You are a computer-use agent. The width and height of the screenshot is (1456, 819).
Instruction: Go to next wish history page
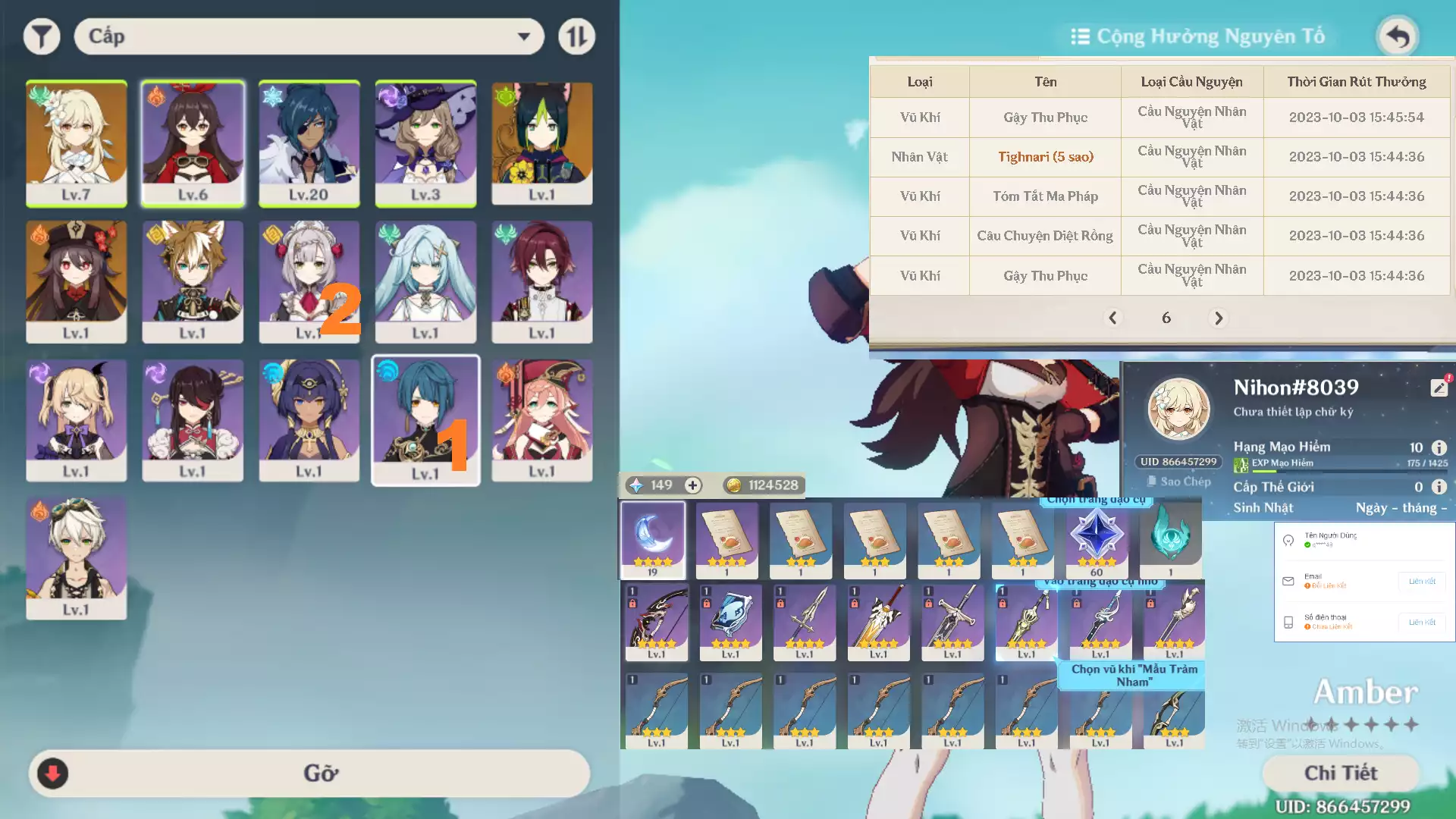click(x=1219, y=318)
